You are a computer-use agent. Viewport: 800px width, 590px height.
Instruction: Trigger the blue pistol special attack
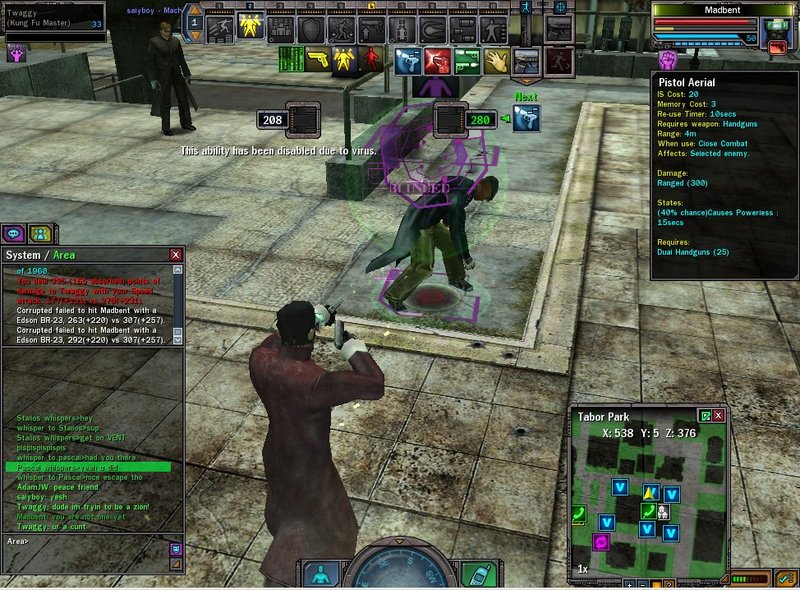pyautogui.click(x=407, y=60)
